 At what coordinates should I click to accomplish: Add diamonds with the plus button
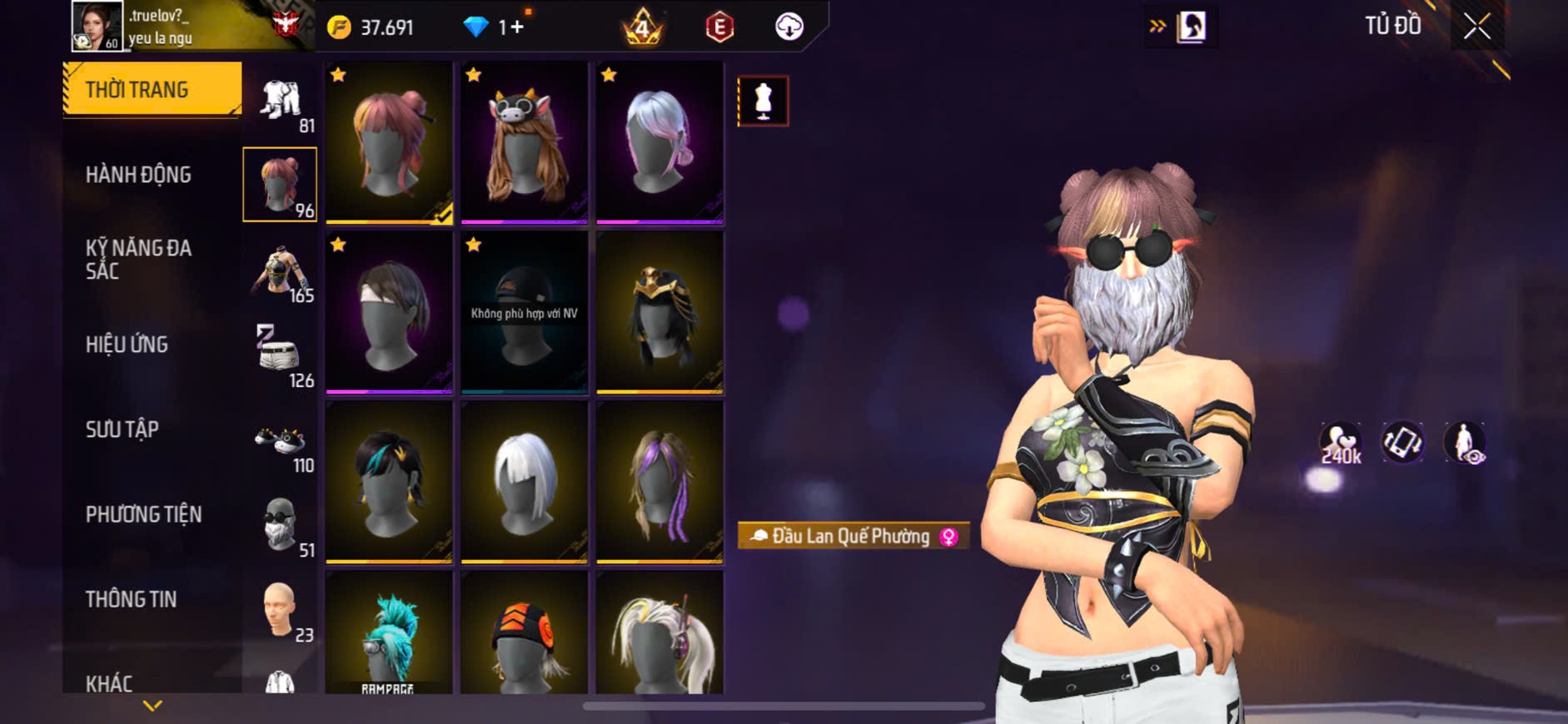516,27
